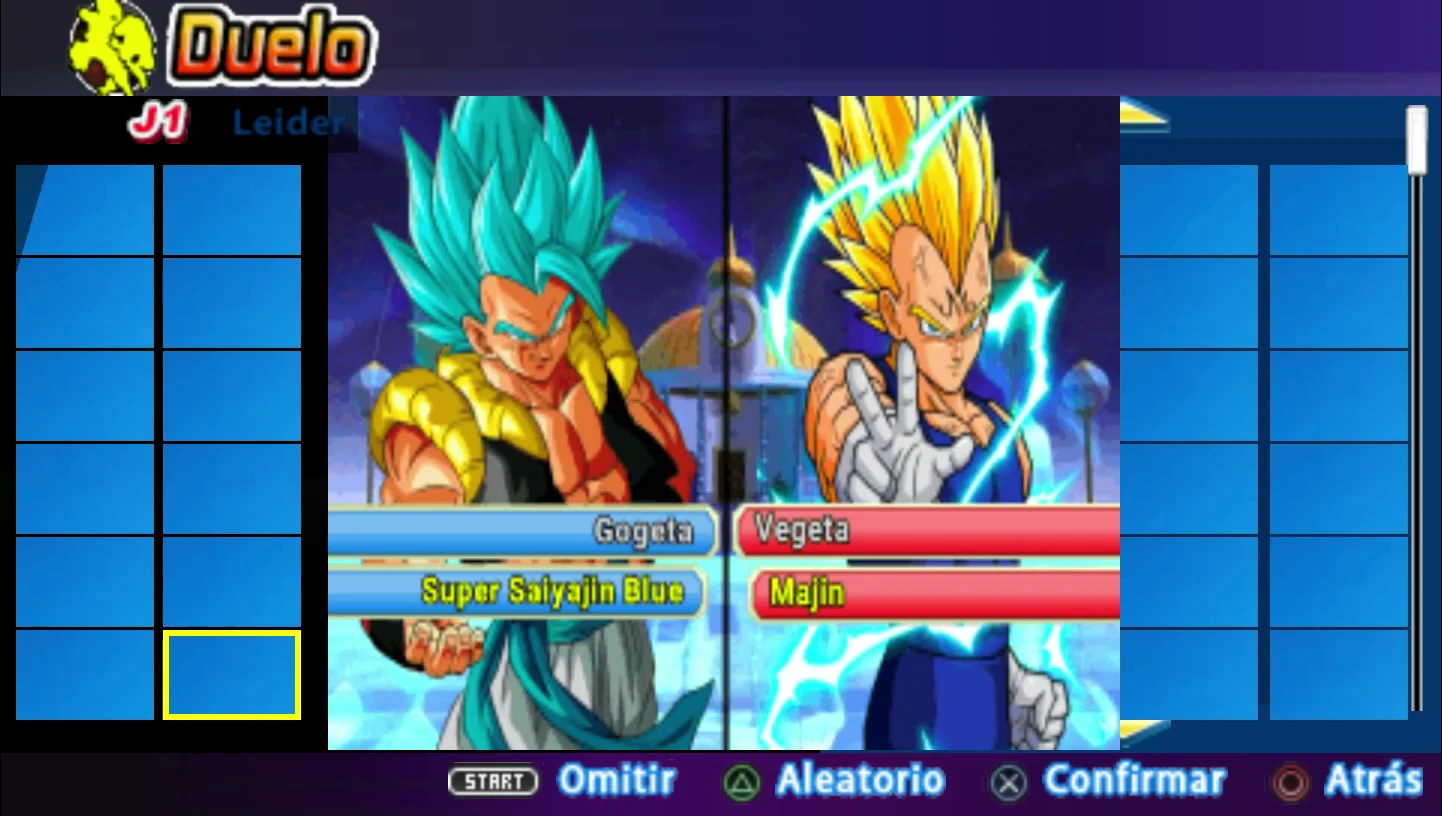Click the START button icon before Omitir

pyautogui.click(x=493, y=783)
